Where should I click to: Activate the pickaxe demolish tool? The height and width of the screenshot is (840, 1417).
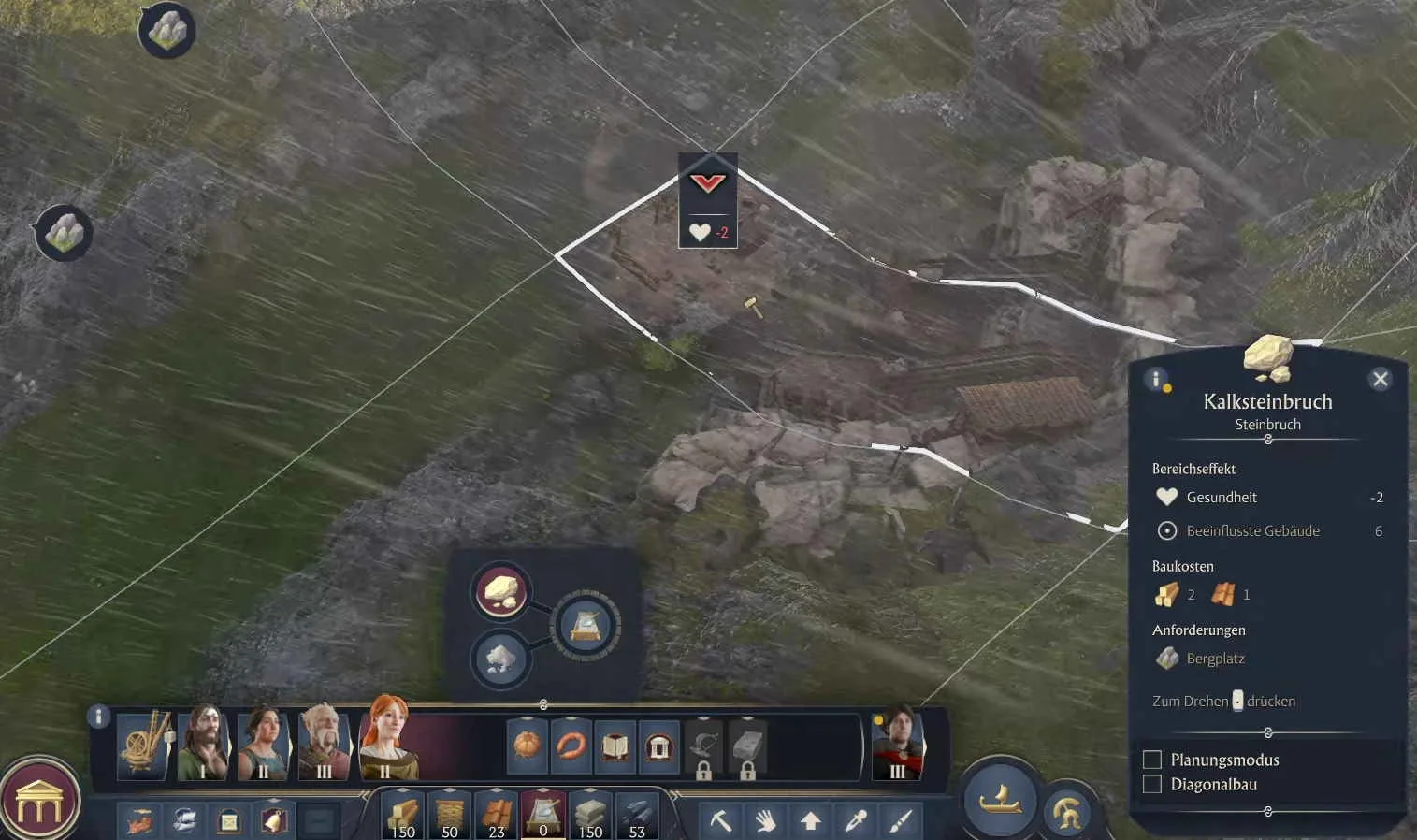click(720, 821)
